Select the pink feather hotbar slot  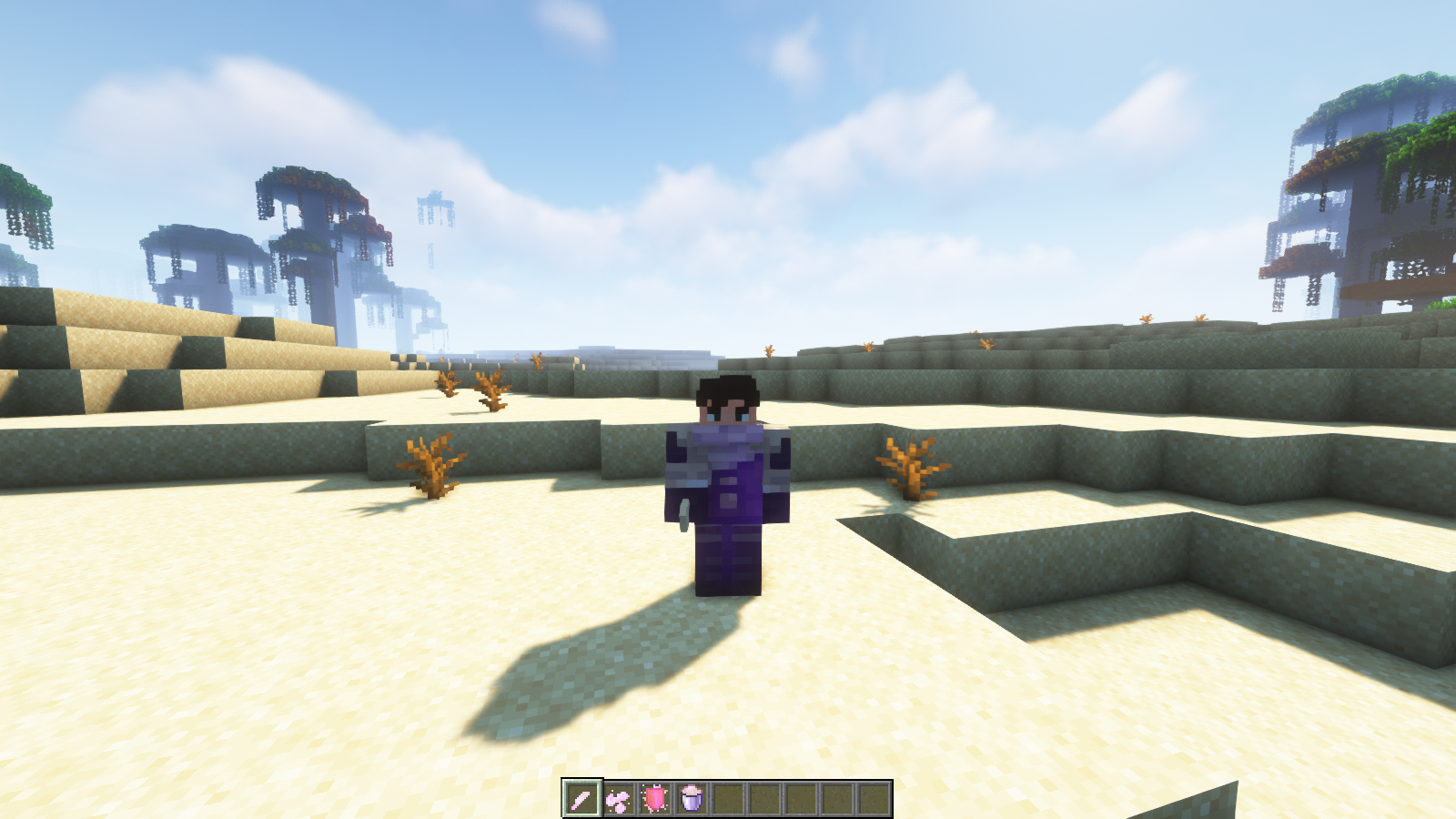tap(581, 799)
